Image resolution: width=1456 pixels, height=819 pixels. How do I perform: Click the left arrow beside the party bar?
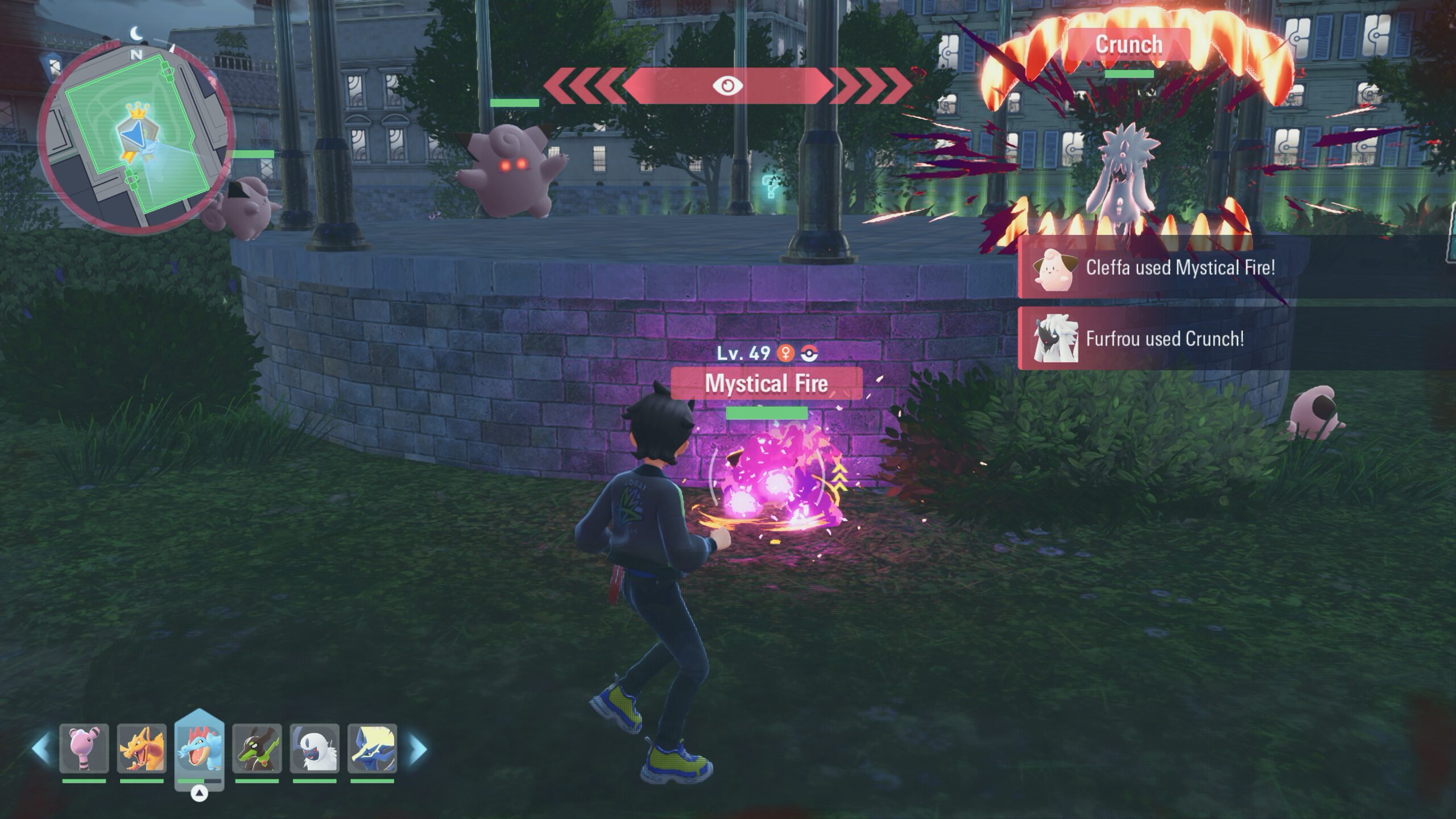coord(41,748)
